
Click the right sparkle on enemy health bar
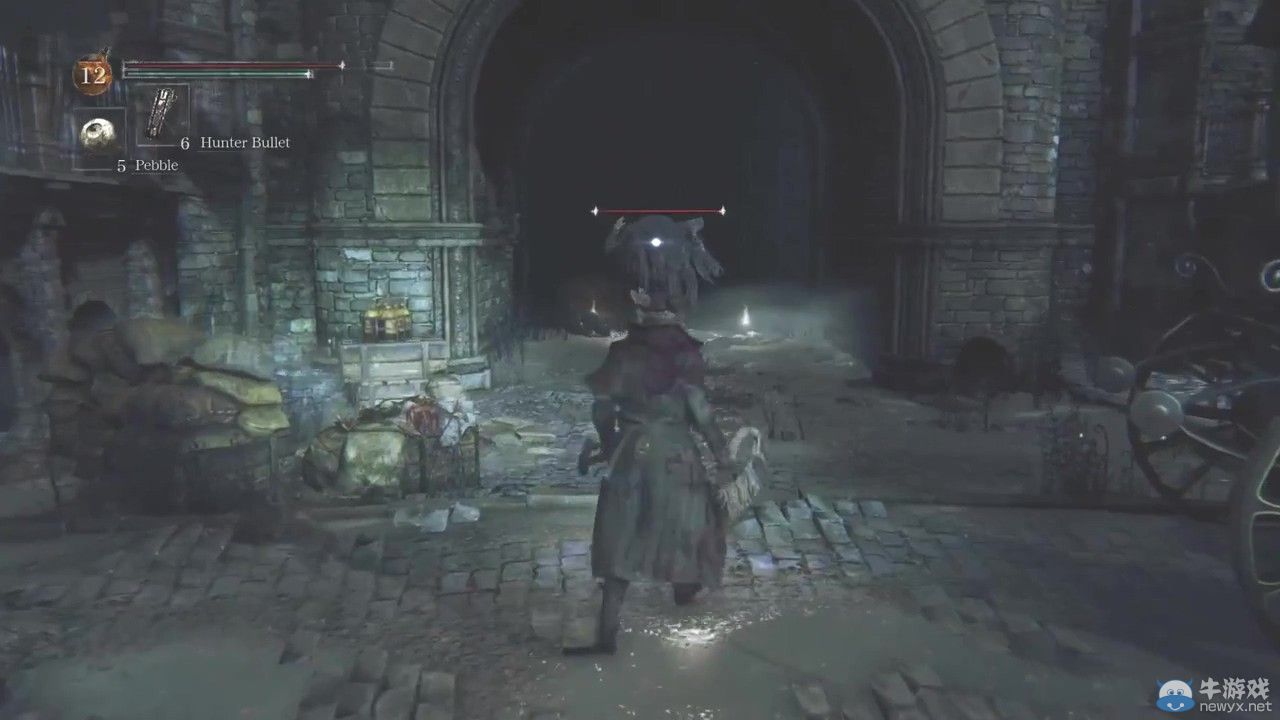pyautogui.click(x=722, y=210)
